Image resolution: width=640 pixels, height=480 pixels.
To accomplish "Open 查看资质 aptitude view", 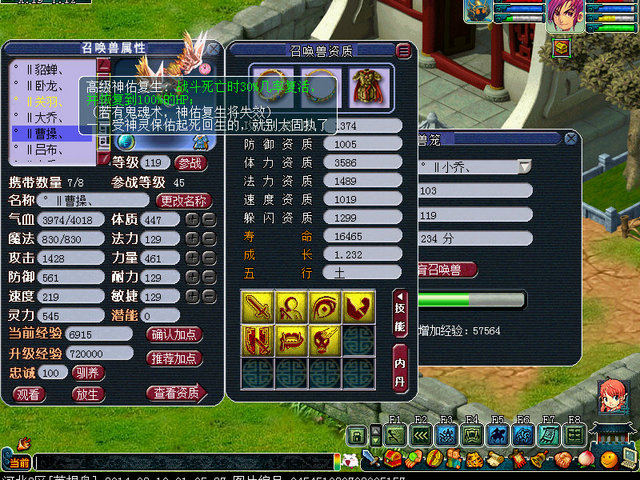I will tap(173, 394).
